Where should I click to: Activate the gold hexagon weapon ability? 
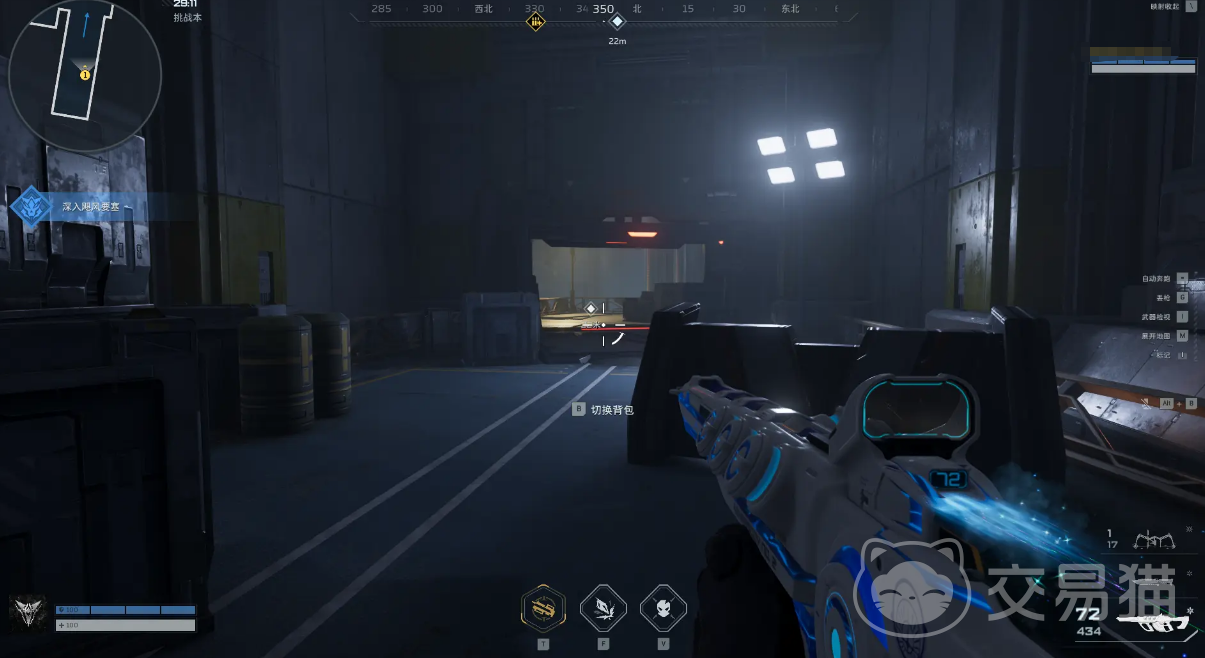[x=544, y=607]
